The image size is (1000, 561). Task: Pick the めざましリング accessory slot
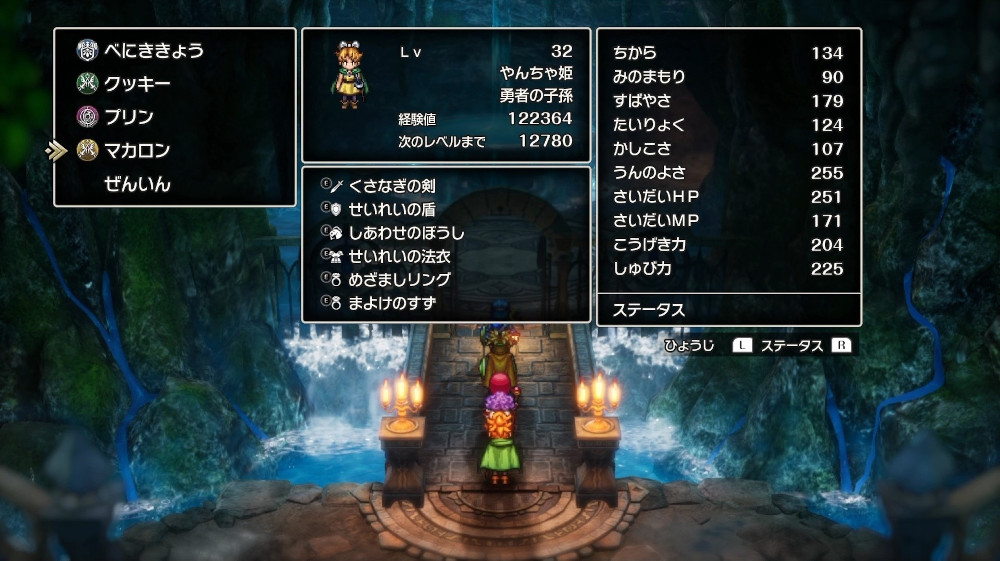[399, 279]
